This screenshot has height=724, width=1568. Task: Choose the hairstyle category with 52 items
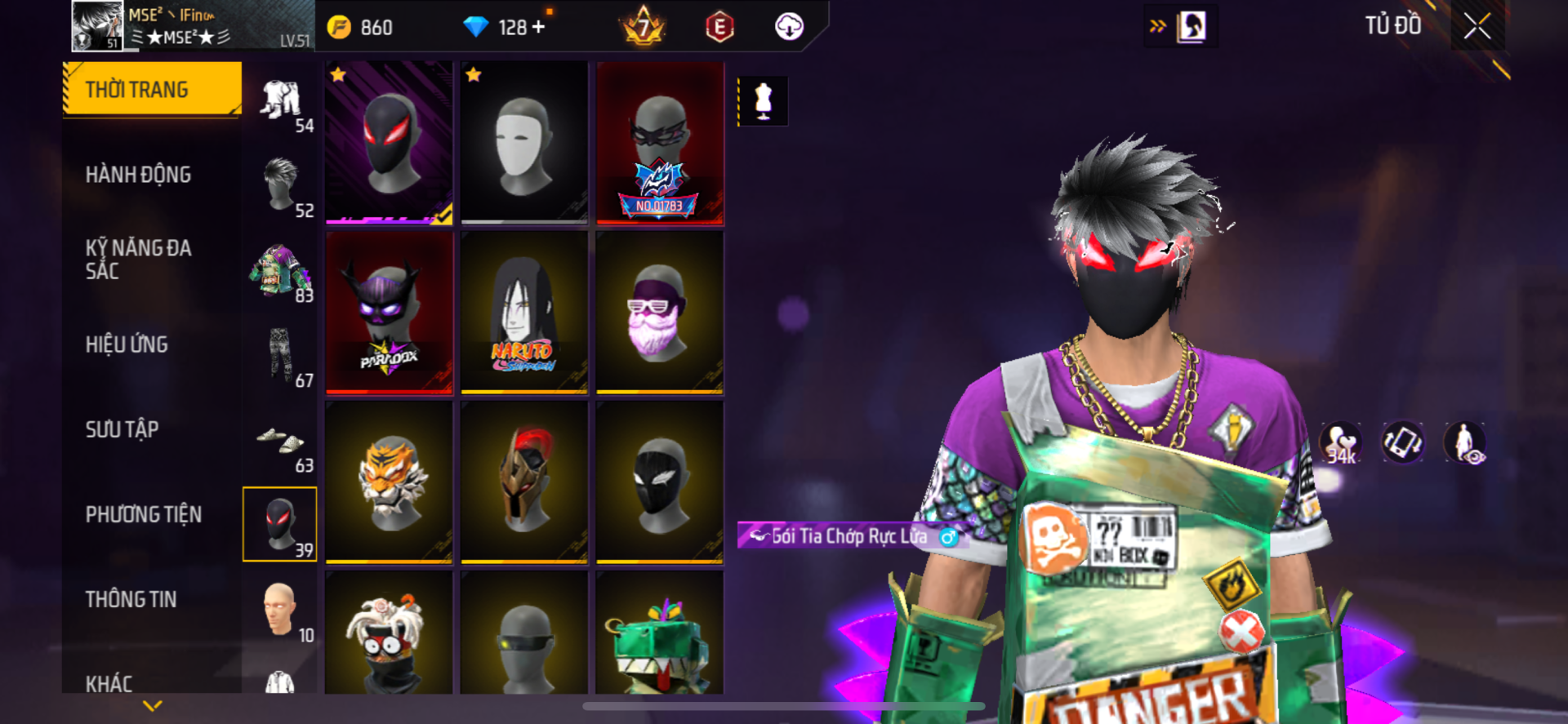pyautogui.click(x=281, y=186)
